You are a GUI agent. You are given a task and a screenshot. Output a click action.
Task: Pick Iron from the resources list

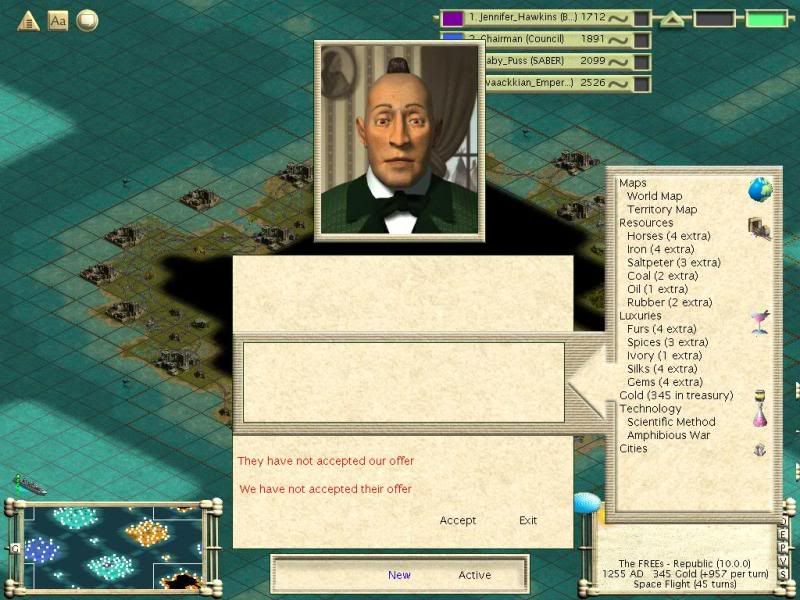pyautogui.click(x=660, y=249)
